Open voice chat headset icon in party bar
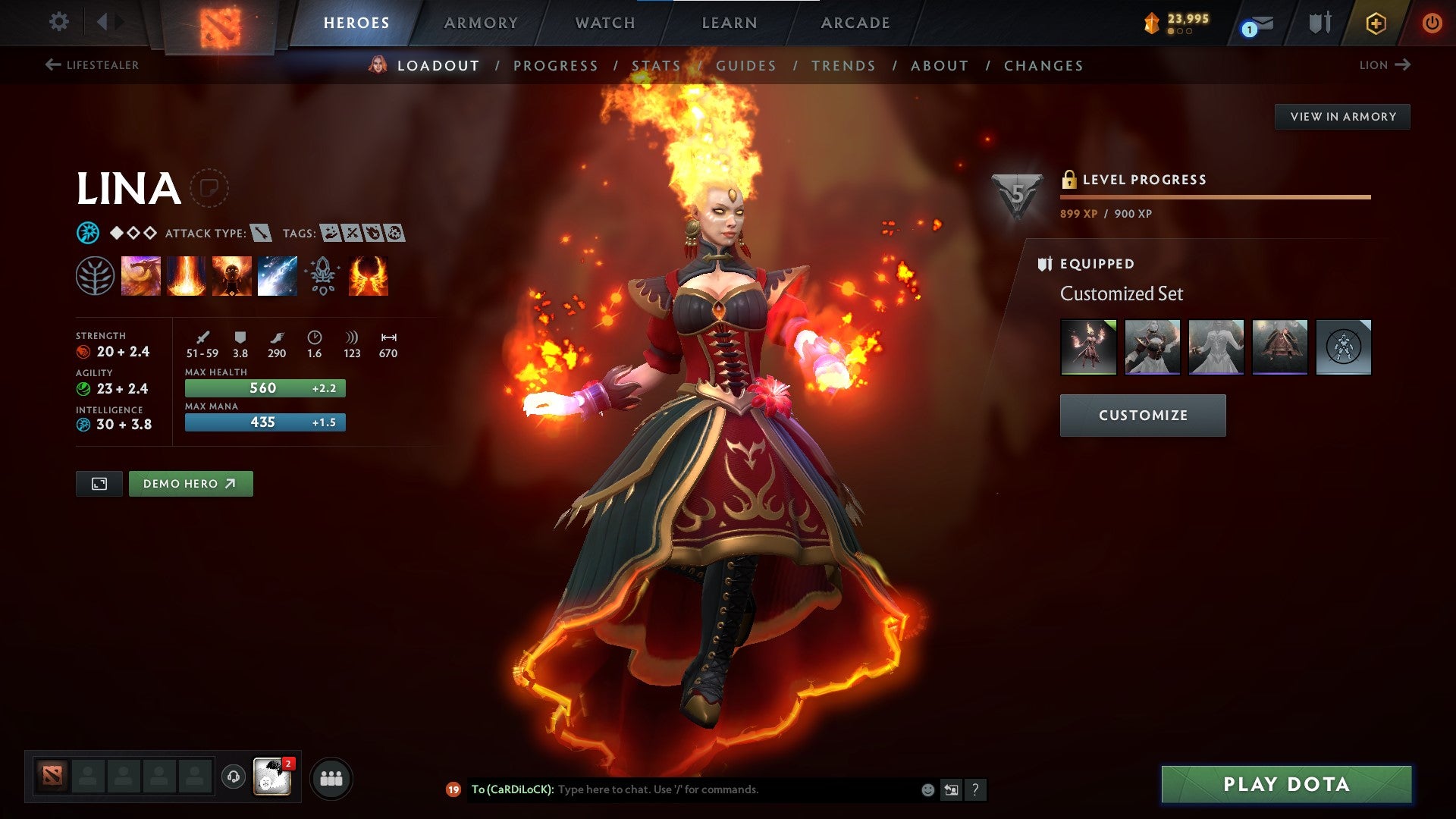Screen dimensions: 1456x819 point(232,777)
